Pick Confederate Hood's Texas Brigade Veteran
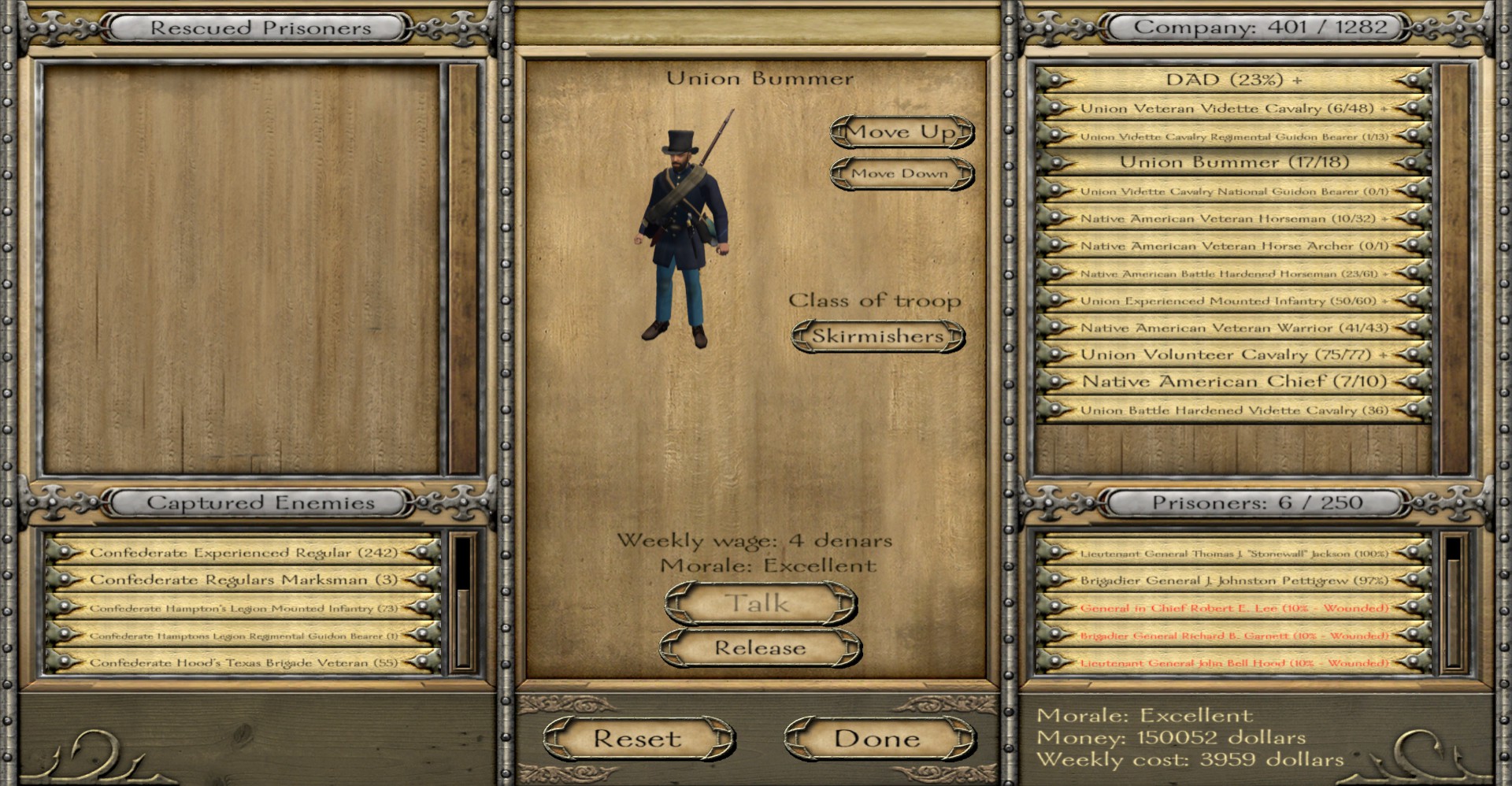This screenshot has width=1512, height=786. tap(243, 663)
